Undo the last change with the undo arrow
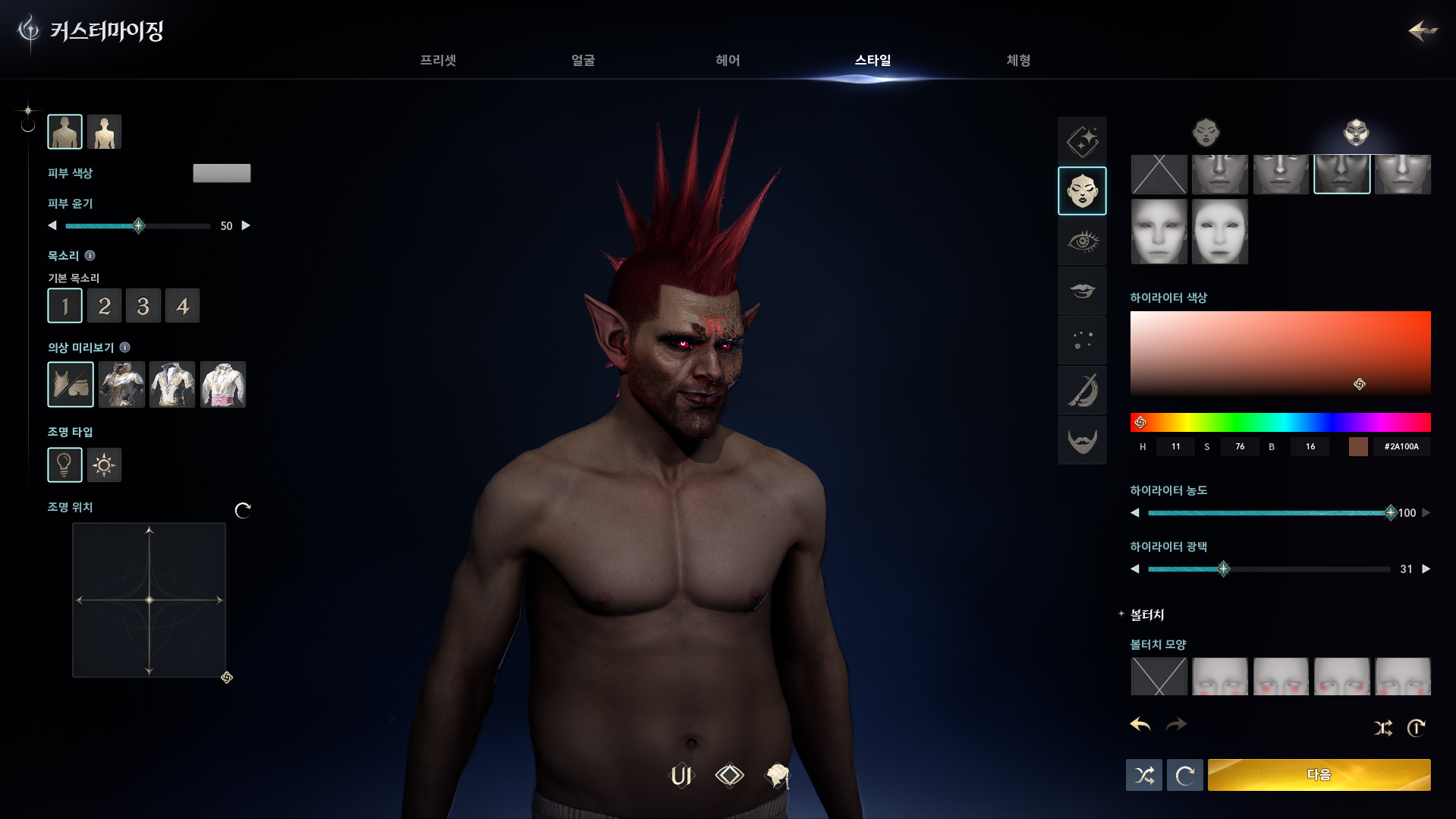The height and width of the screenshot is (819, 1456). coord(1140,725)
